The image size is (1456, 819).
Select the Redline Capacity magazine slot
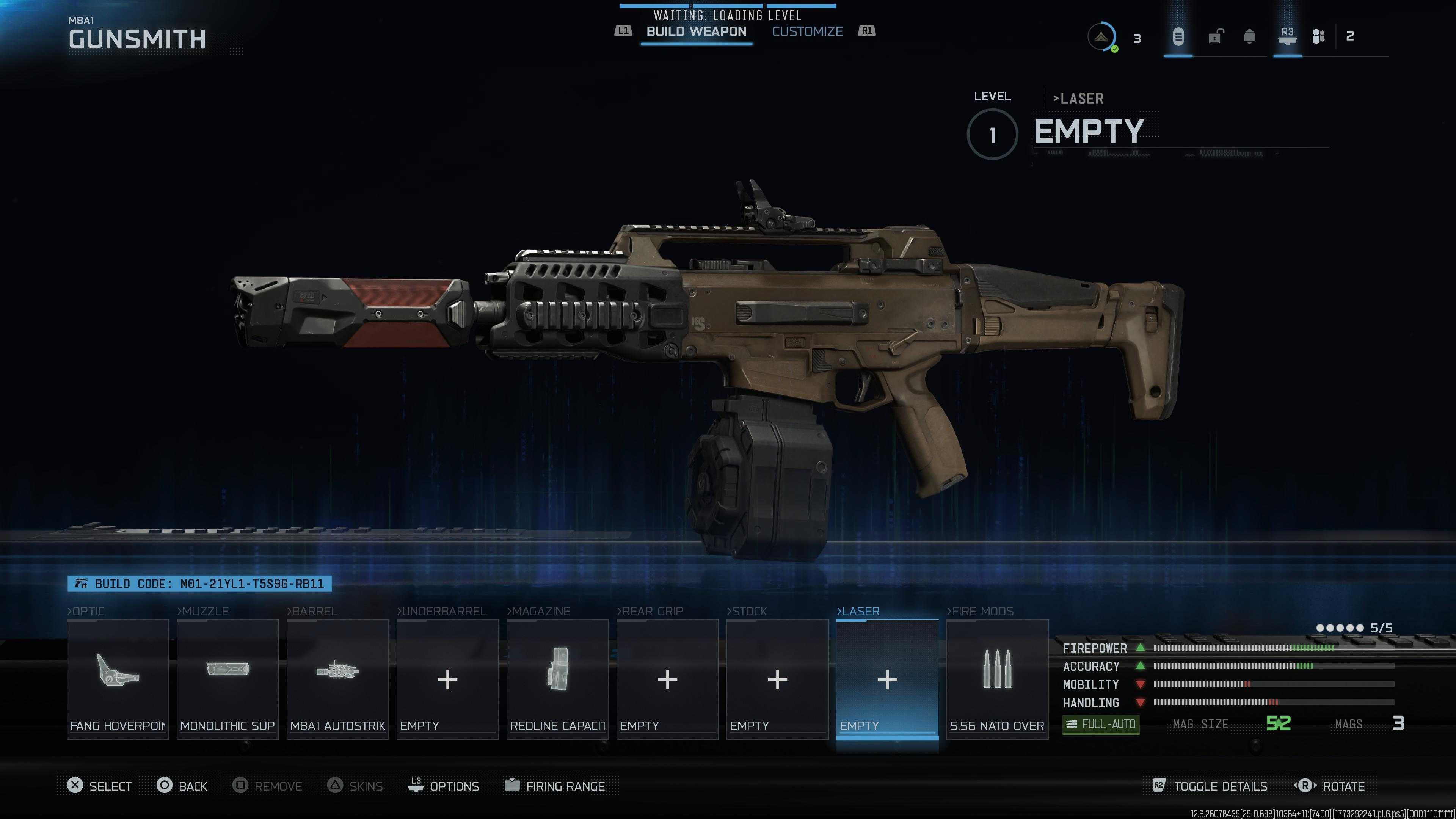point(557,679)
